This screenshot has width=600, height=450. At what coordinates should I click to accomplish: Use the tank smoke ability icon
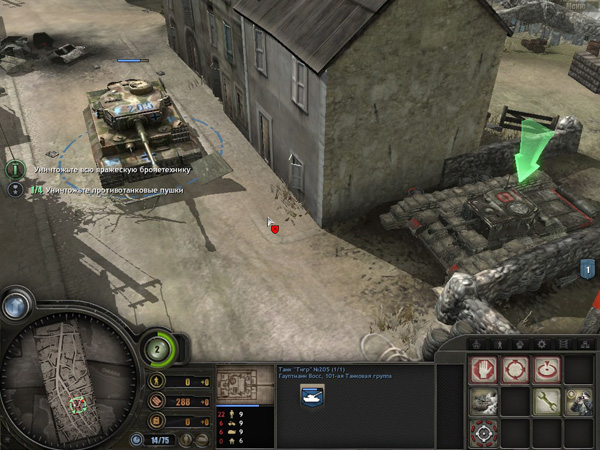(x=483, y=402)
